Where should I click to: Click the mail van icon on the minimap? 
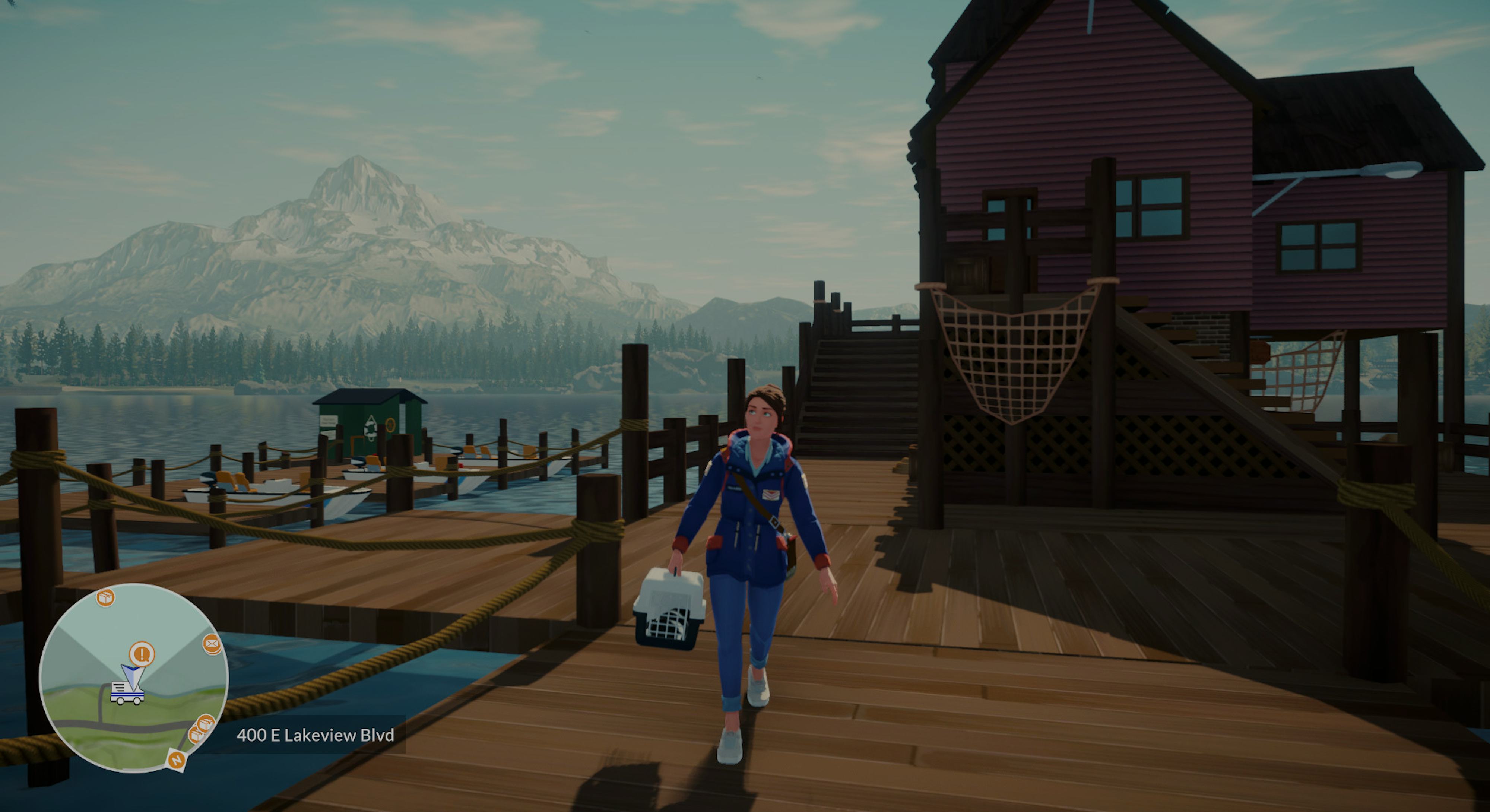(x=127, y=692)
